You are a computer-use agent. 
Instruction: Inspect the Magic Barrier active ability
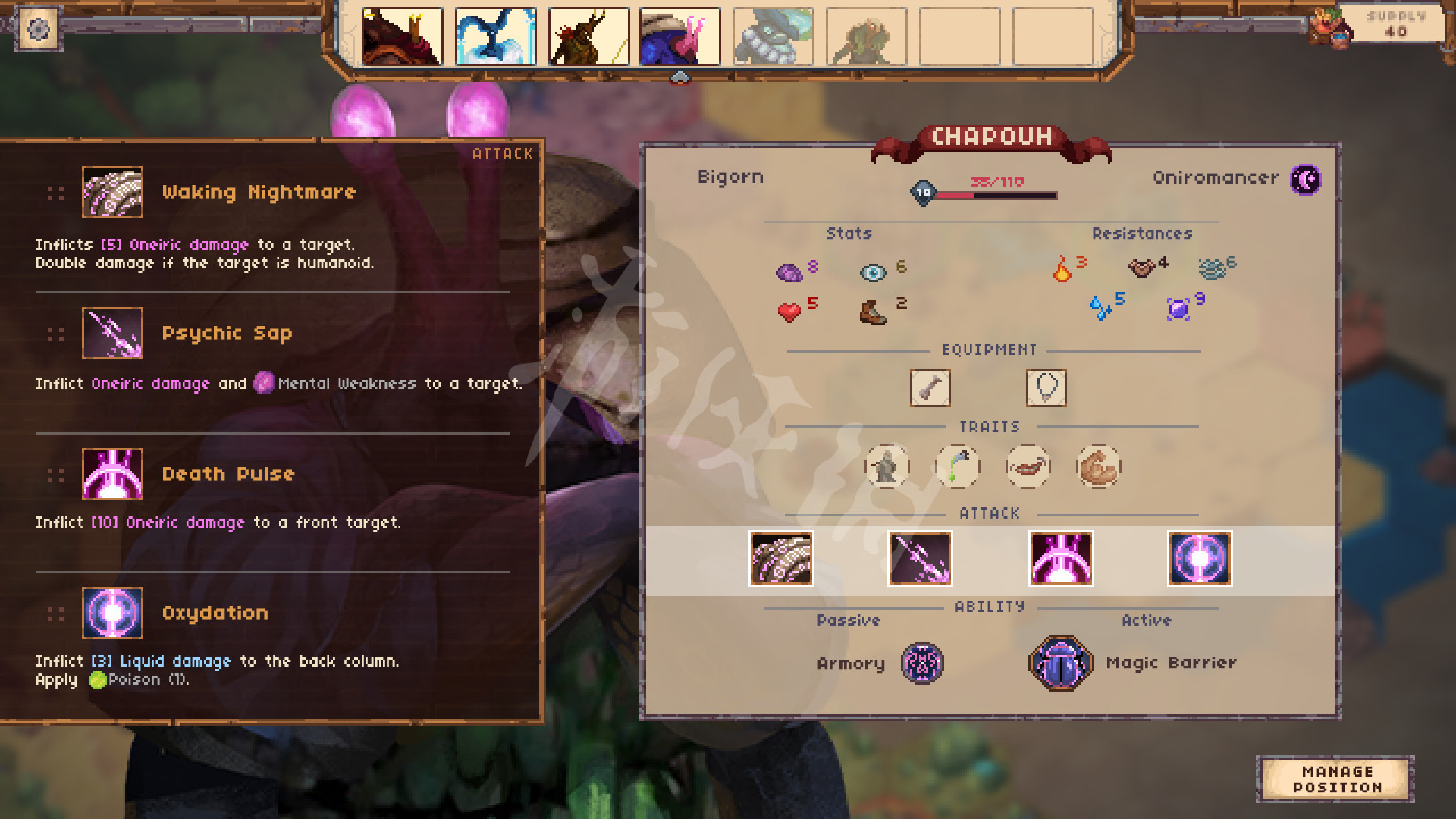coord(1061,664)
